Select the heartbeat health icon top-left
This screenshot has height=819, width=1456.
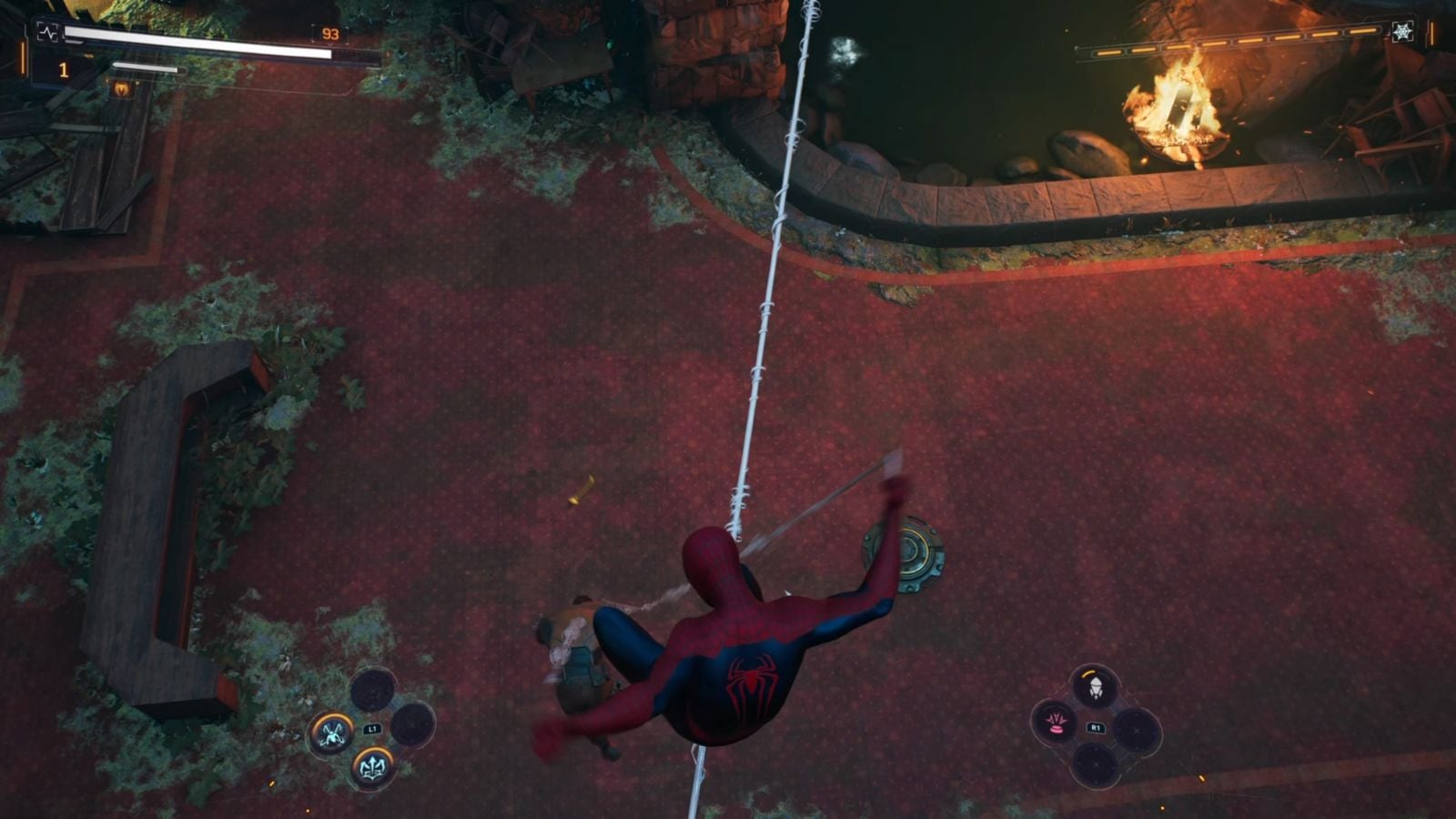(x=48, y=33)
